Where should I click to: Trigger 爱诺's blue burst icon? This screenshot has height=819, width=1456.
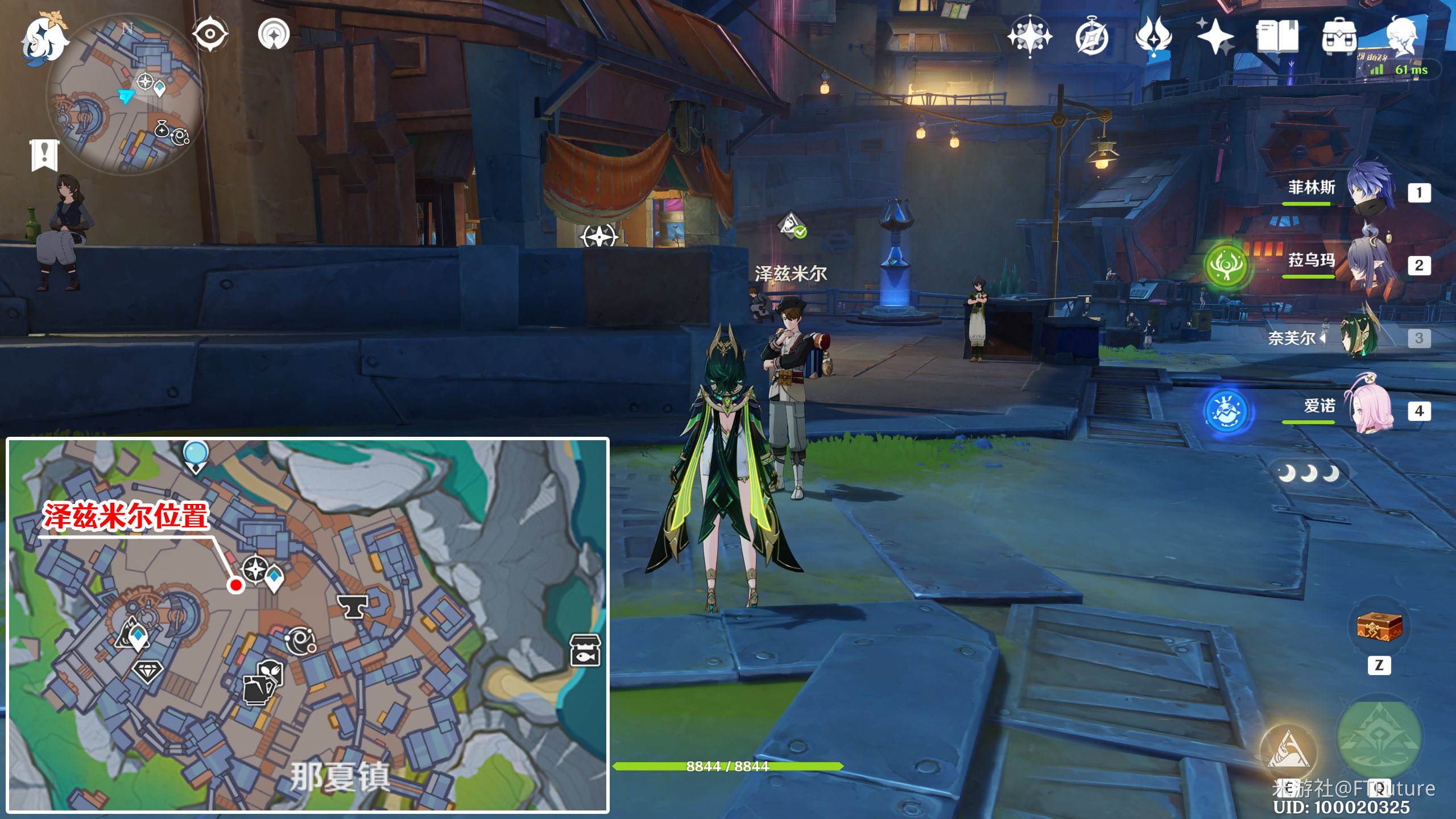(1226, 411)
